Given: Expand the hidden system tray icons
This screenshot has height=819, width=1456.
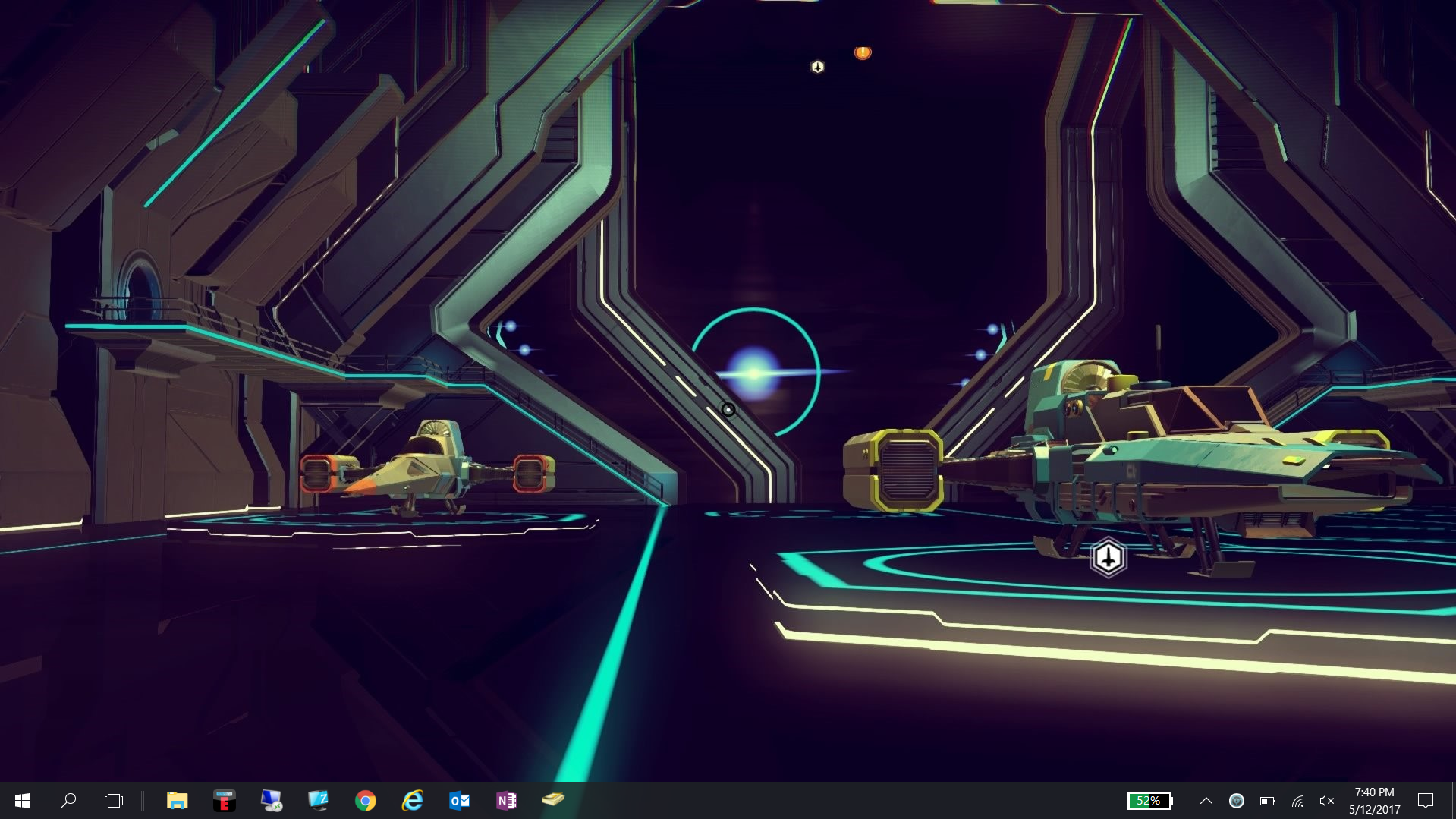Looking at the screenshot, I should [1205, 800].
